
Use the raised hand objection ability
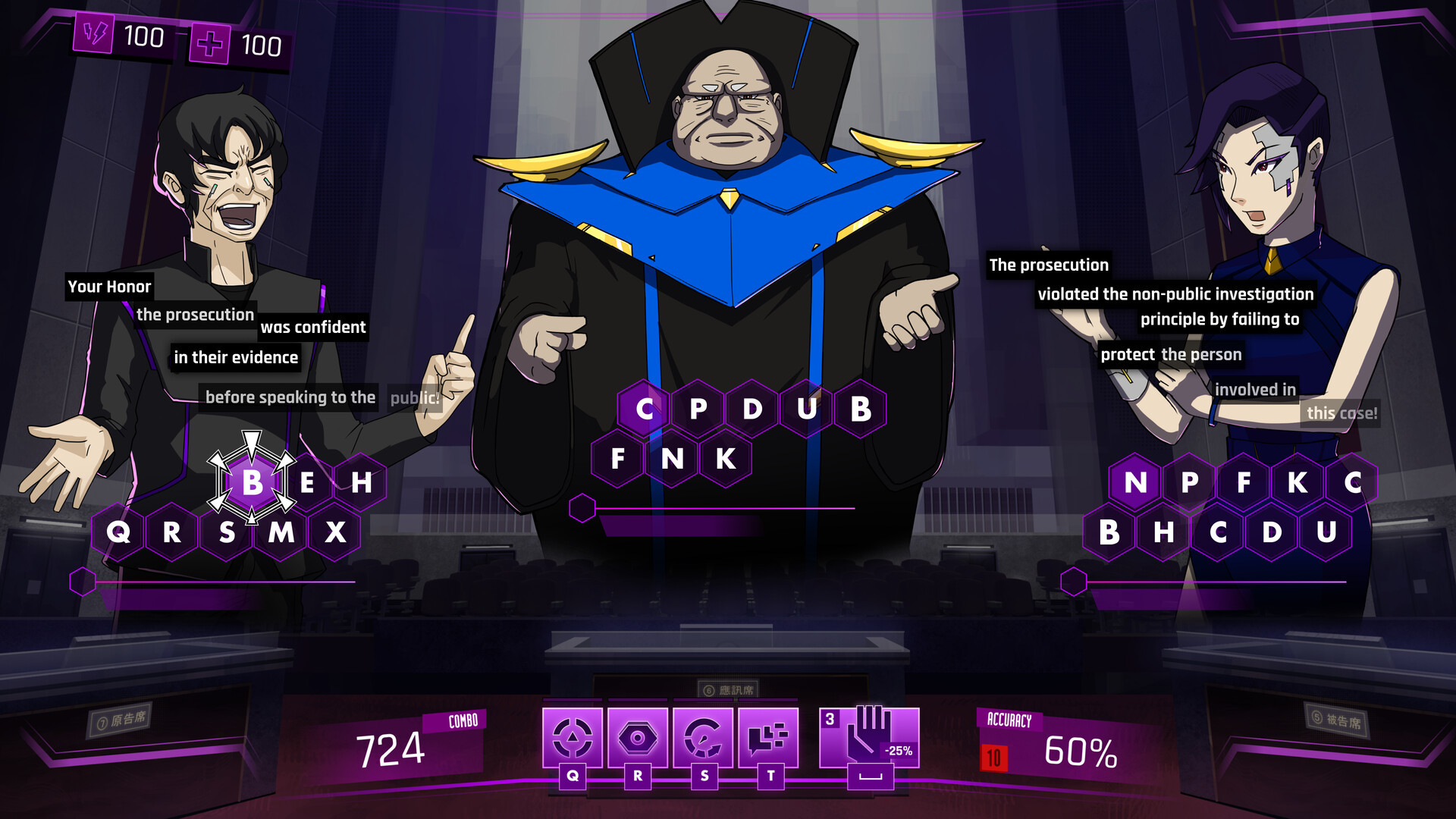[x=869, y=738]
